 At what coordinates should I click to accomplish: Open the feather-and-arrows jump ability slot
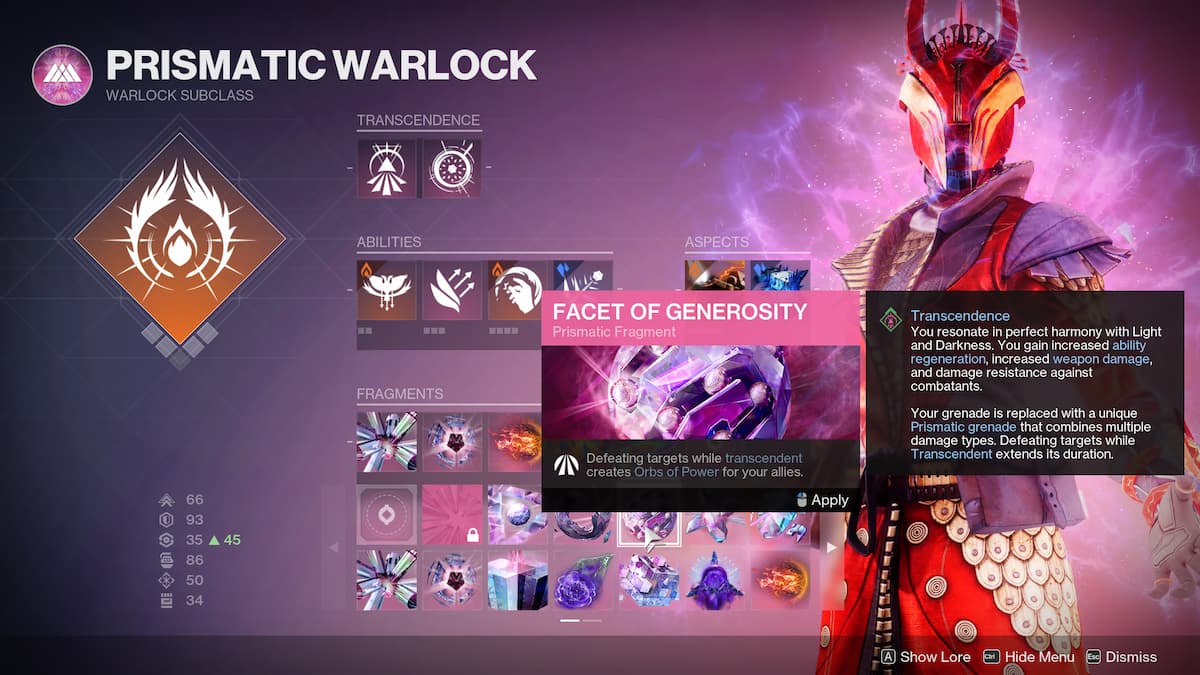452,290
